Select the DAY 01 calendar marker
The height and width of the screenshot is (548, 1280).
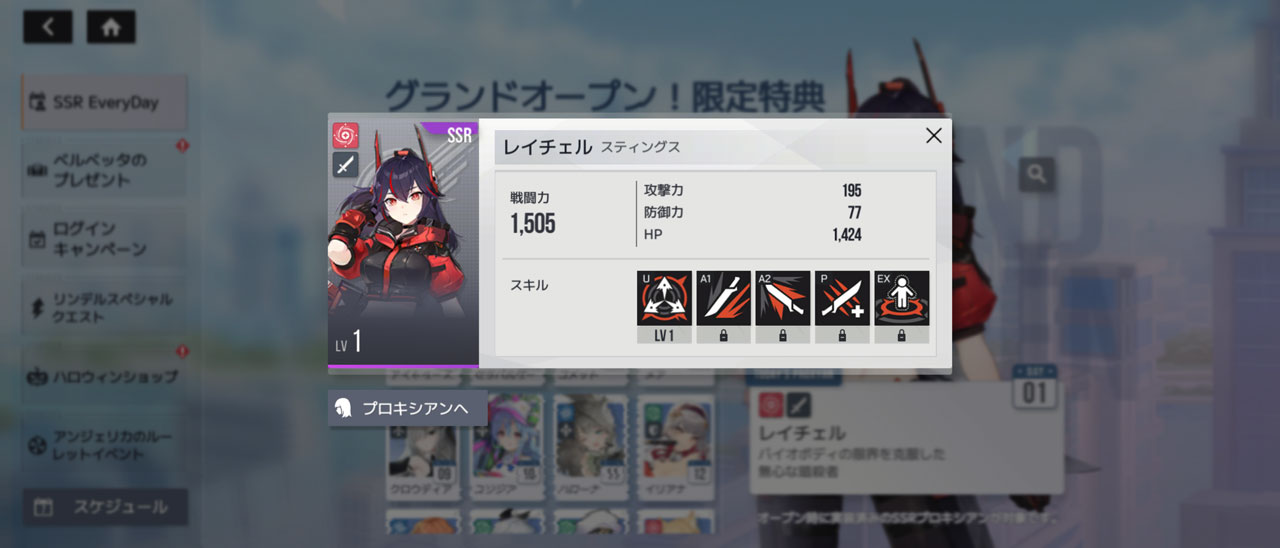point(1034,386)
